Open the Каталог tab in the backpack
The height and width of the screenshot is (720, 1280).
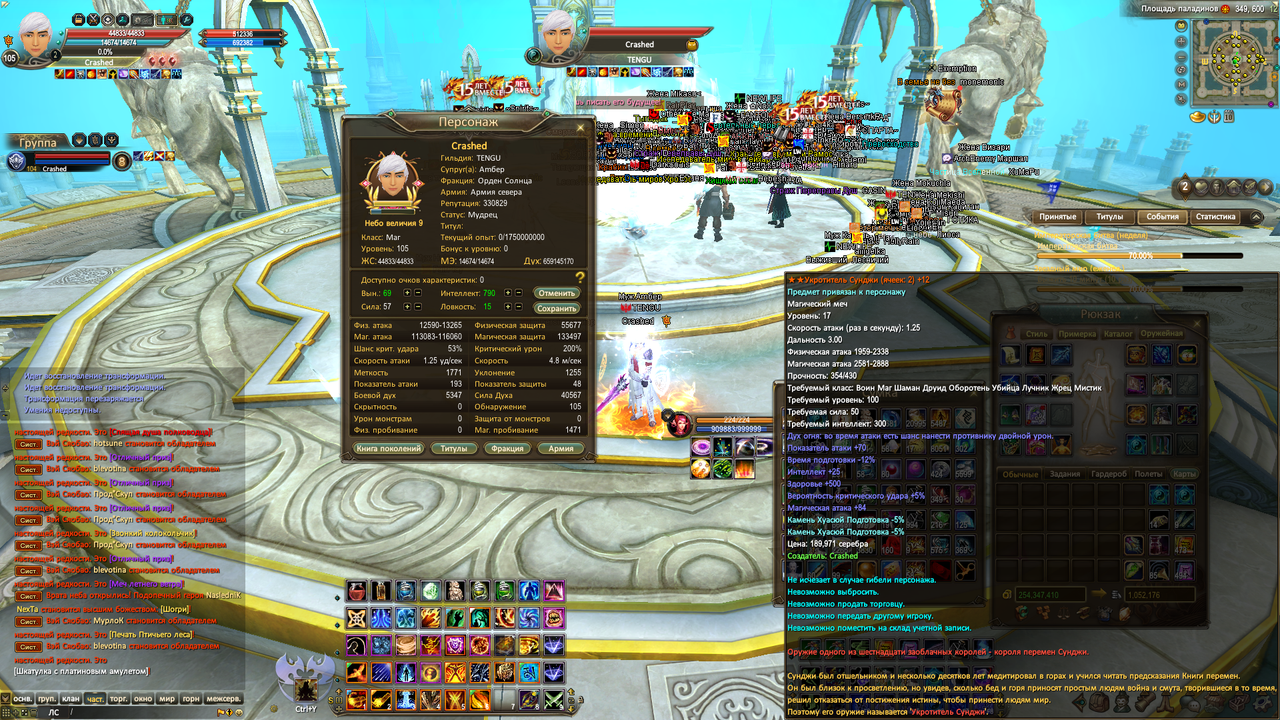point(1117,334)
